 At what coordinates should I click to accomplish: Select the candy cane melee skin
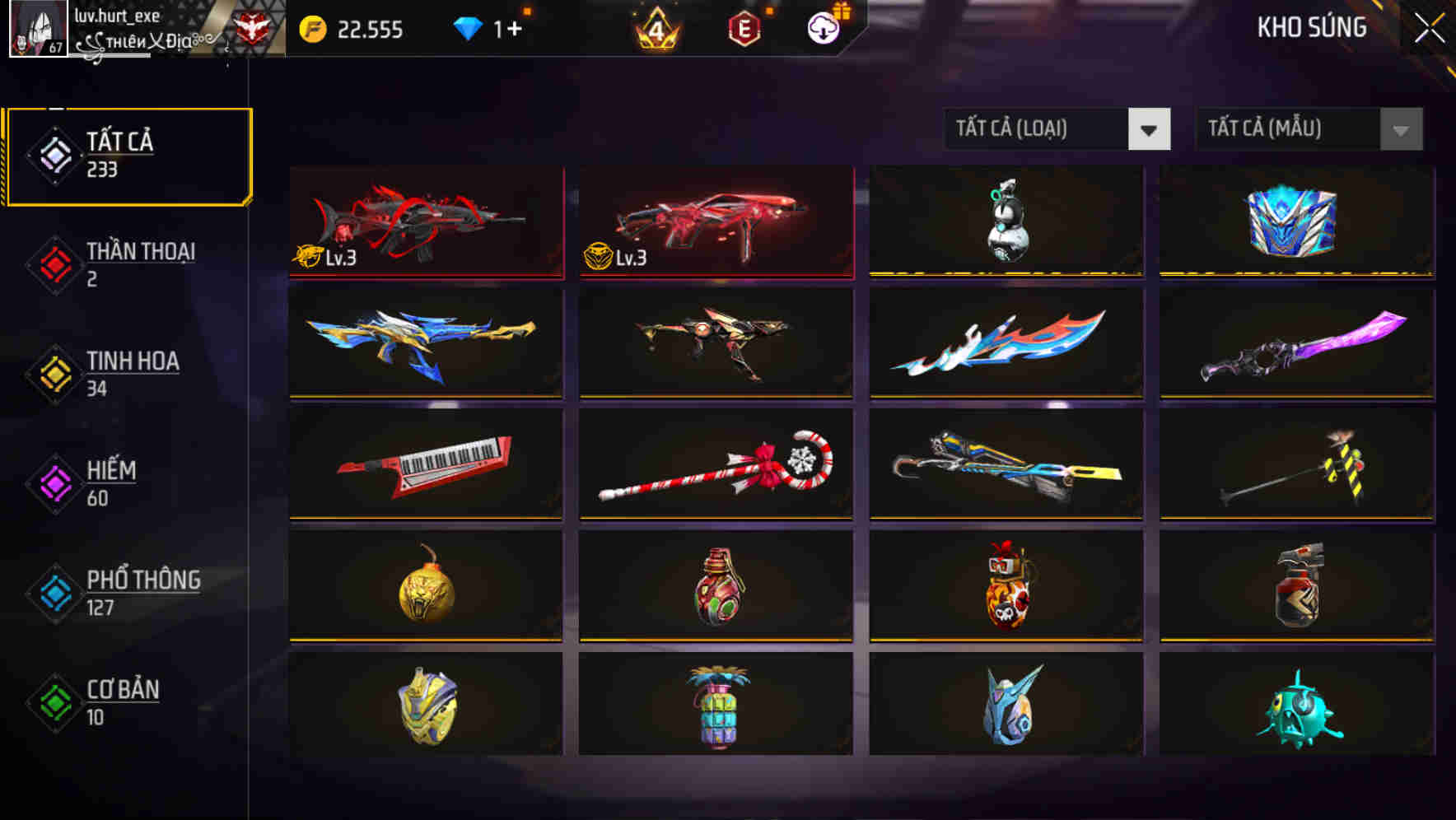point(715,465)
